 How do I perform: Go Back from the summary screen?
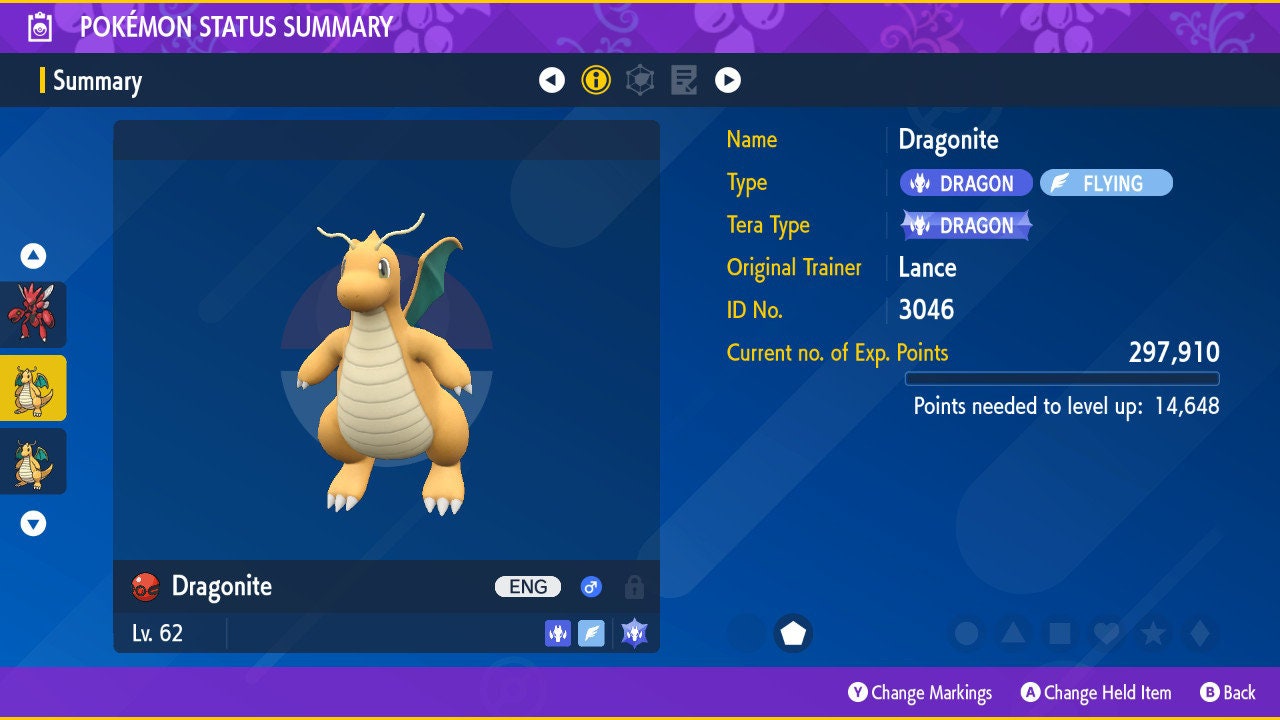point(1228,692)
